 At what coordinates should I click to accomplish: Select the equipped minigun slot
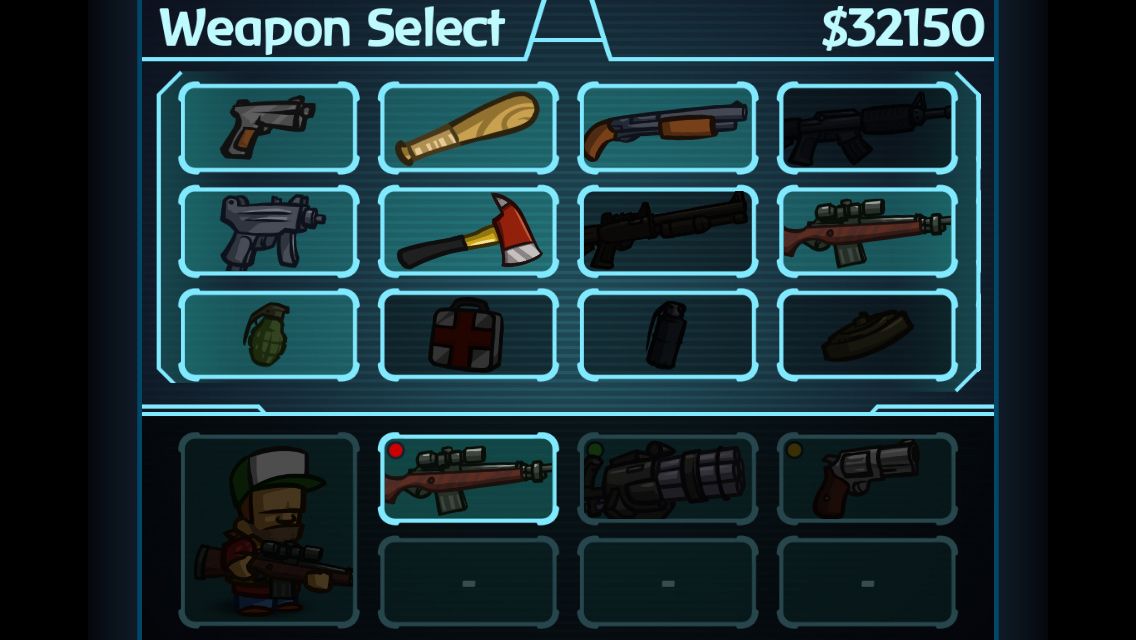[667, 479]
